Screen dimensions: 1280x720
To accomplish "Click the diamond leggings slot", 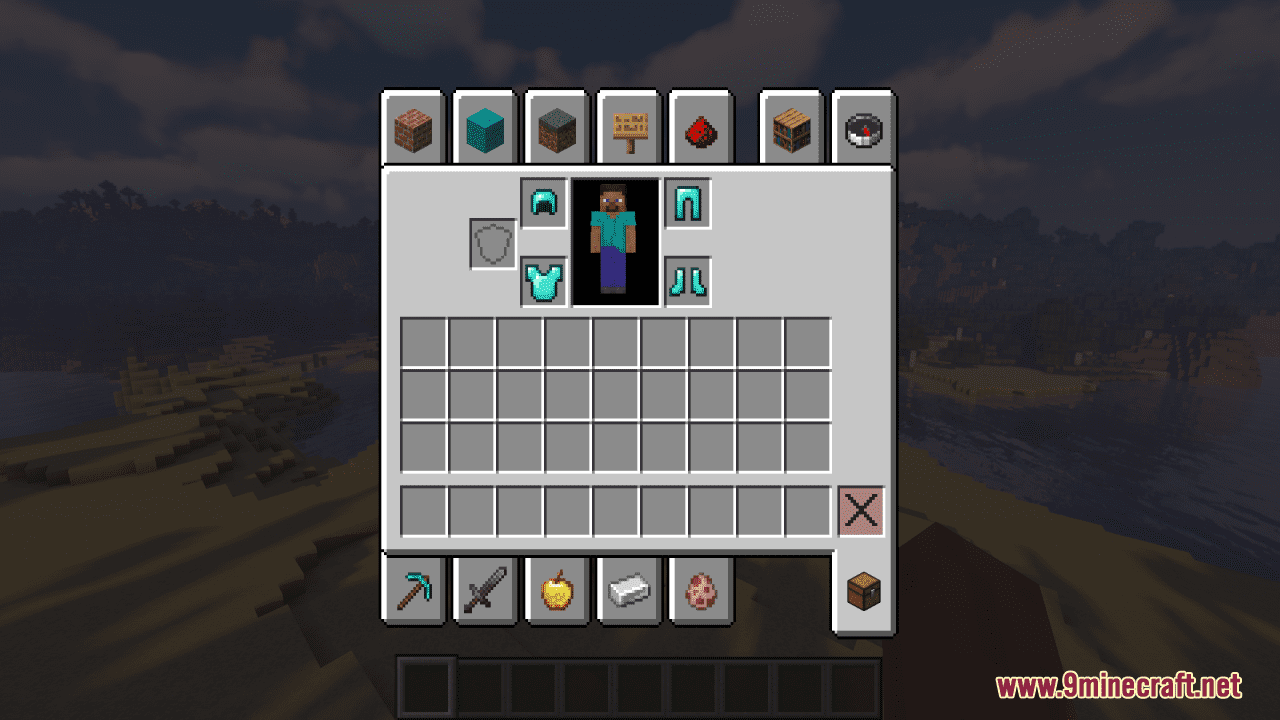I will point(689,201).
